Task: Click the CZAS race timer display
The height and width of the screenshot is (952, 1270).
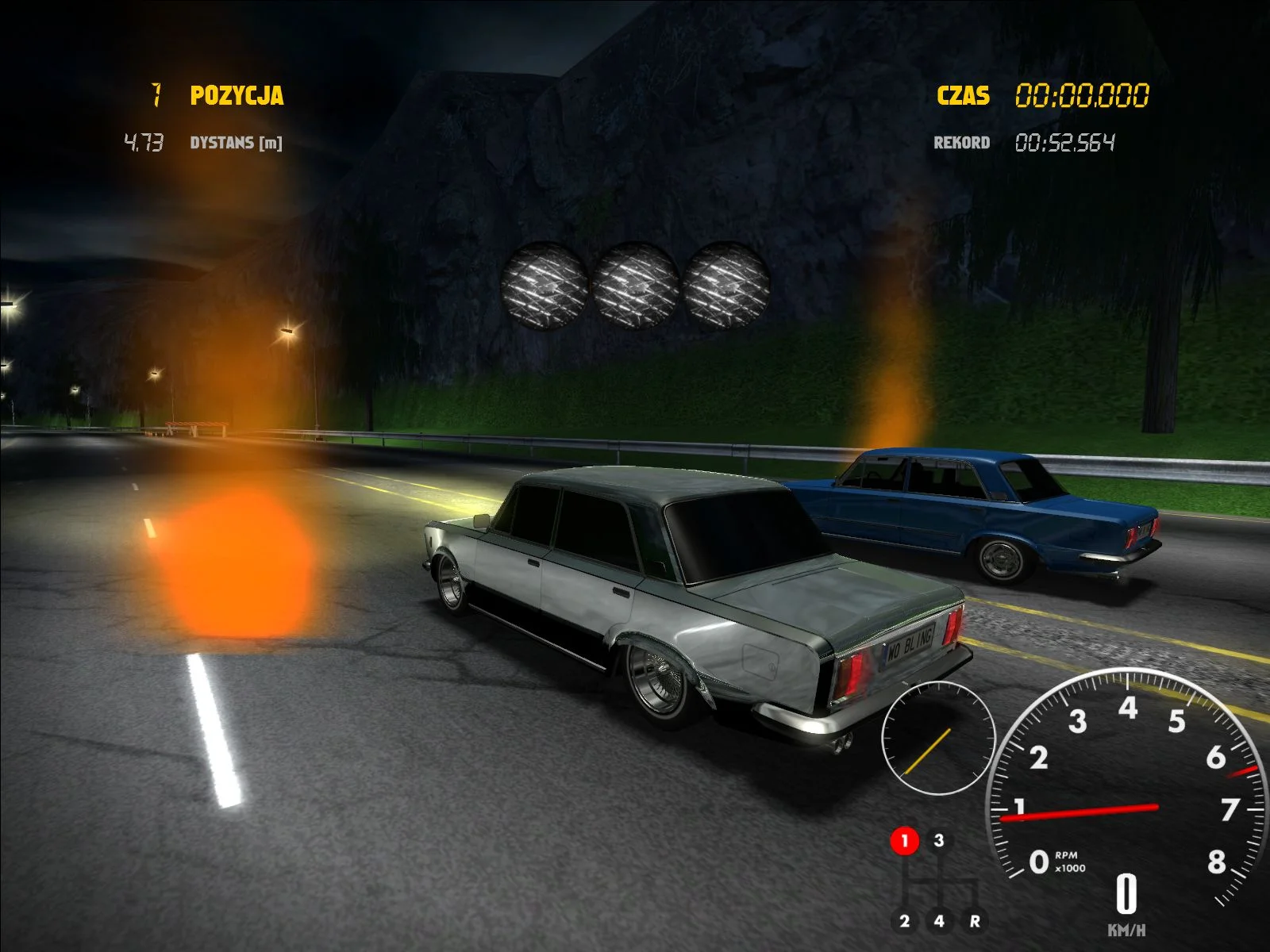Action: 963,96
